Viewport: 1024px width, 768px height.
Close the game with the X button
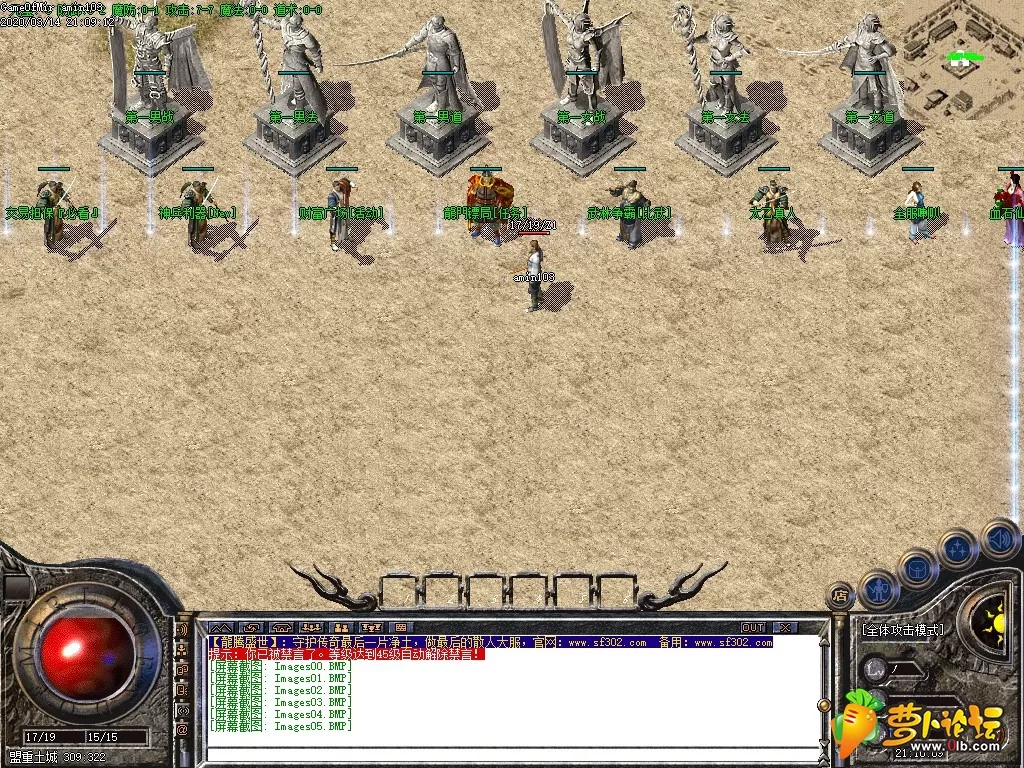coord(786,628)
